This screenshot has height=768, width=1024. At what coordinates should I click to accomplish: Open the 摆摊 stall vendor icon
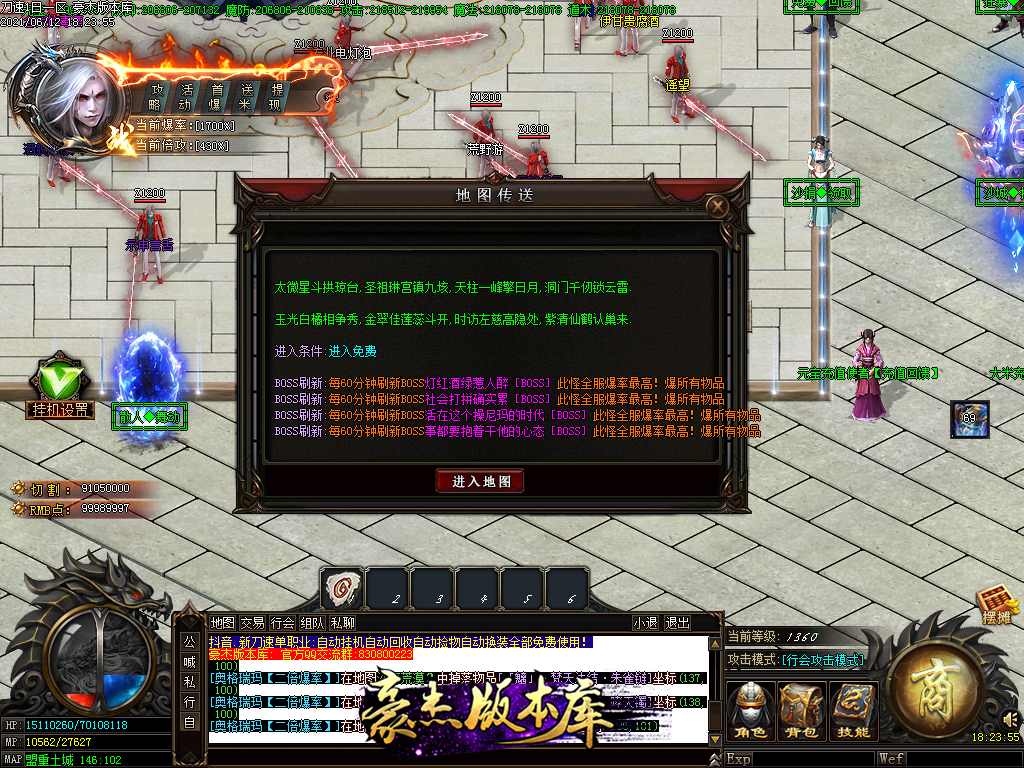(x=996, y=606)
